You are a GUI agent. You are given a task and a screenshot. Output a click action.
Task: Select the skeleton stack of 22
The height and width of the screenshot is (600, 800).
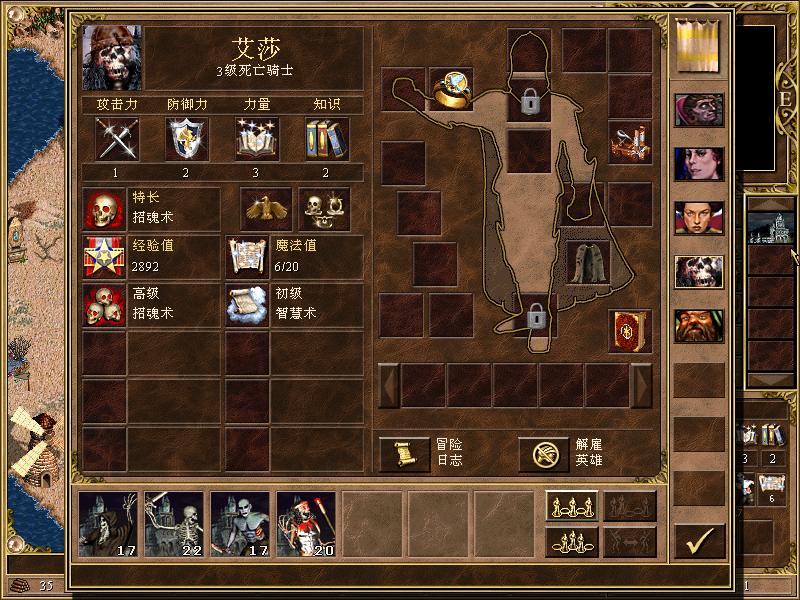point(174,523)
